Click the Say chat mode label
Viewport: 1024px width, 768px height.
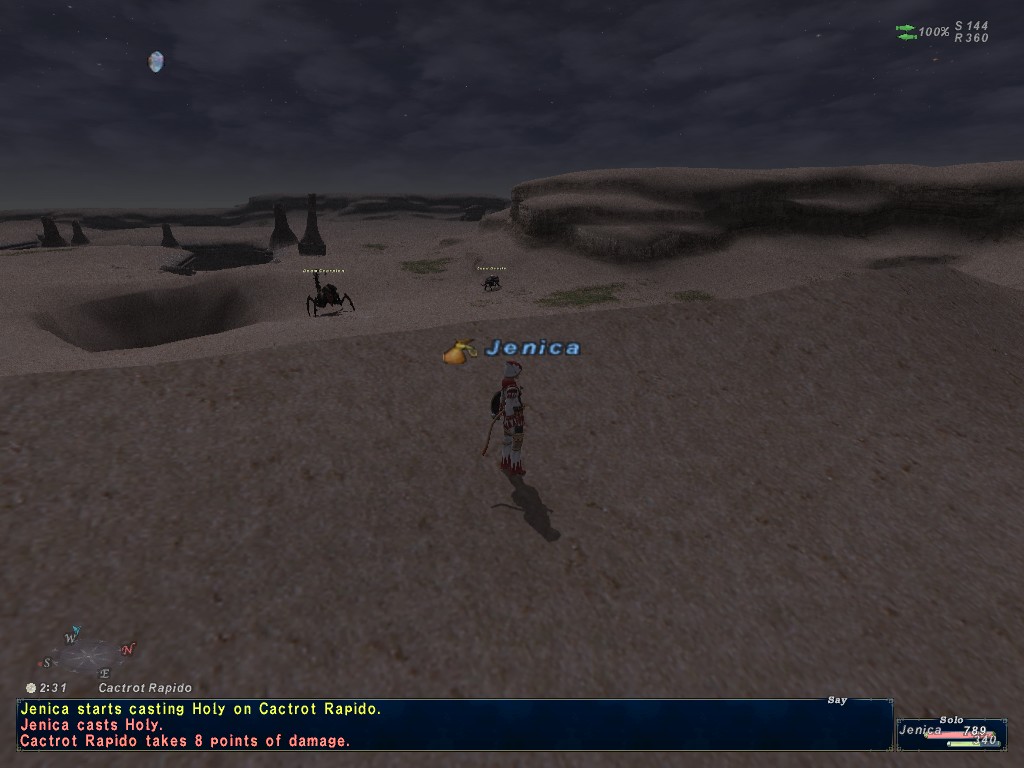coord(837,700)
